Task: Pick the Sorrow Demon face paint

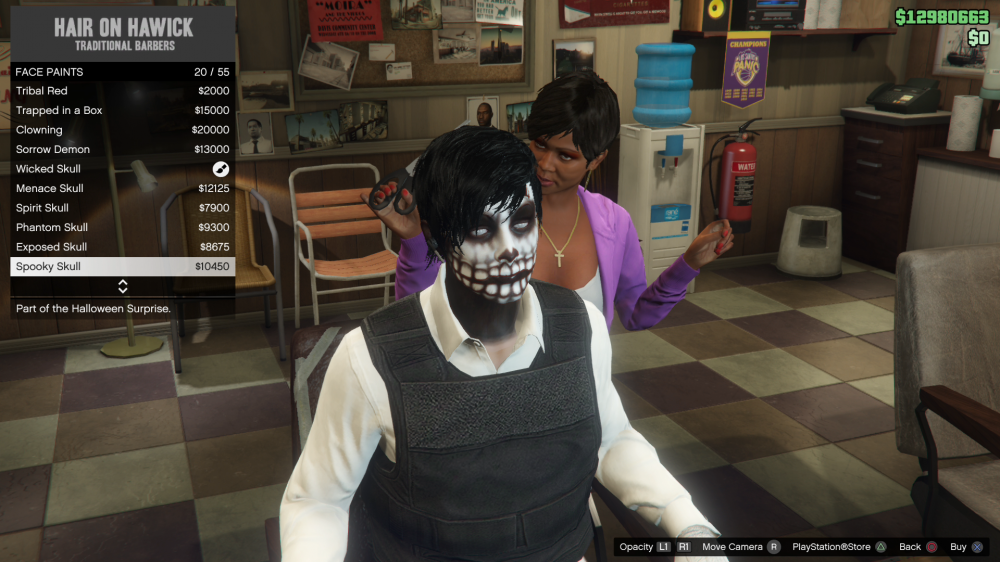Action: (x=122, y=149)
